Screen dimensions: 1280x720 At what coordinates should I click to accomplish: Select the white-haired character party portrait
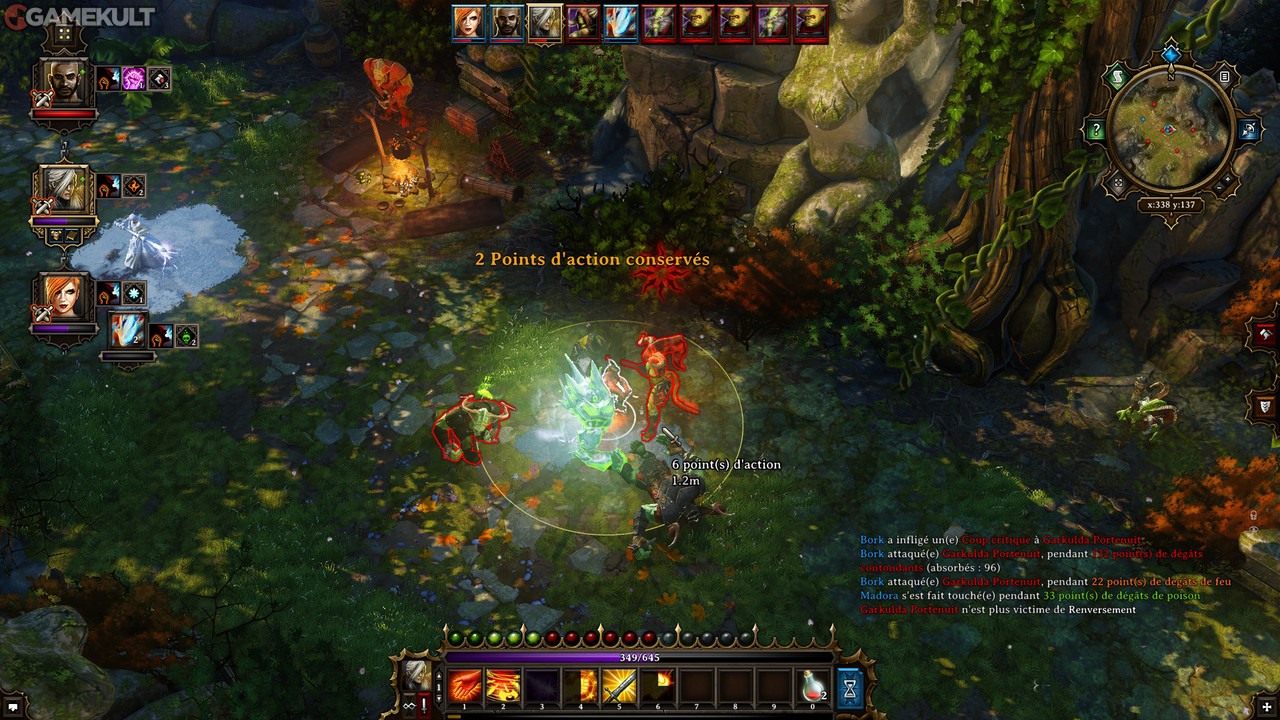pyautogui.click(x=66, y=190)
